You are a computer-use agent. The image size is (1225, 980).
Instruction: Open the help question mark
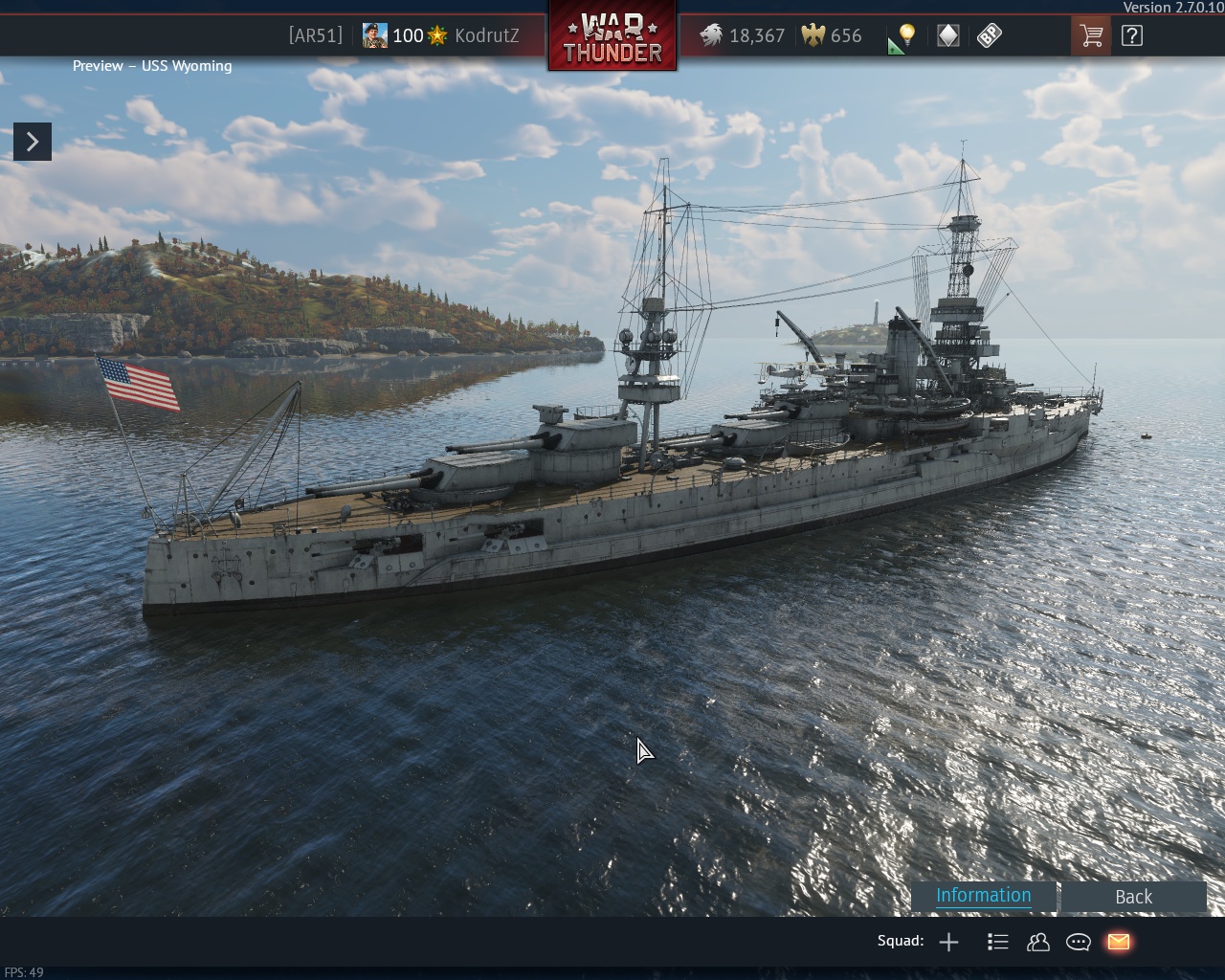[x=1132, y=36]
